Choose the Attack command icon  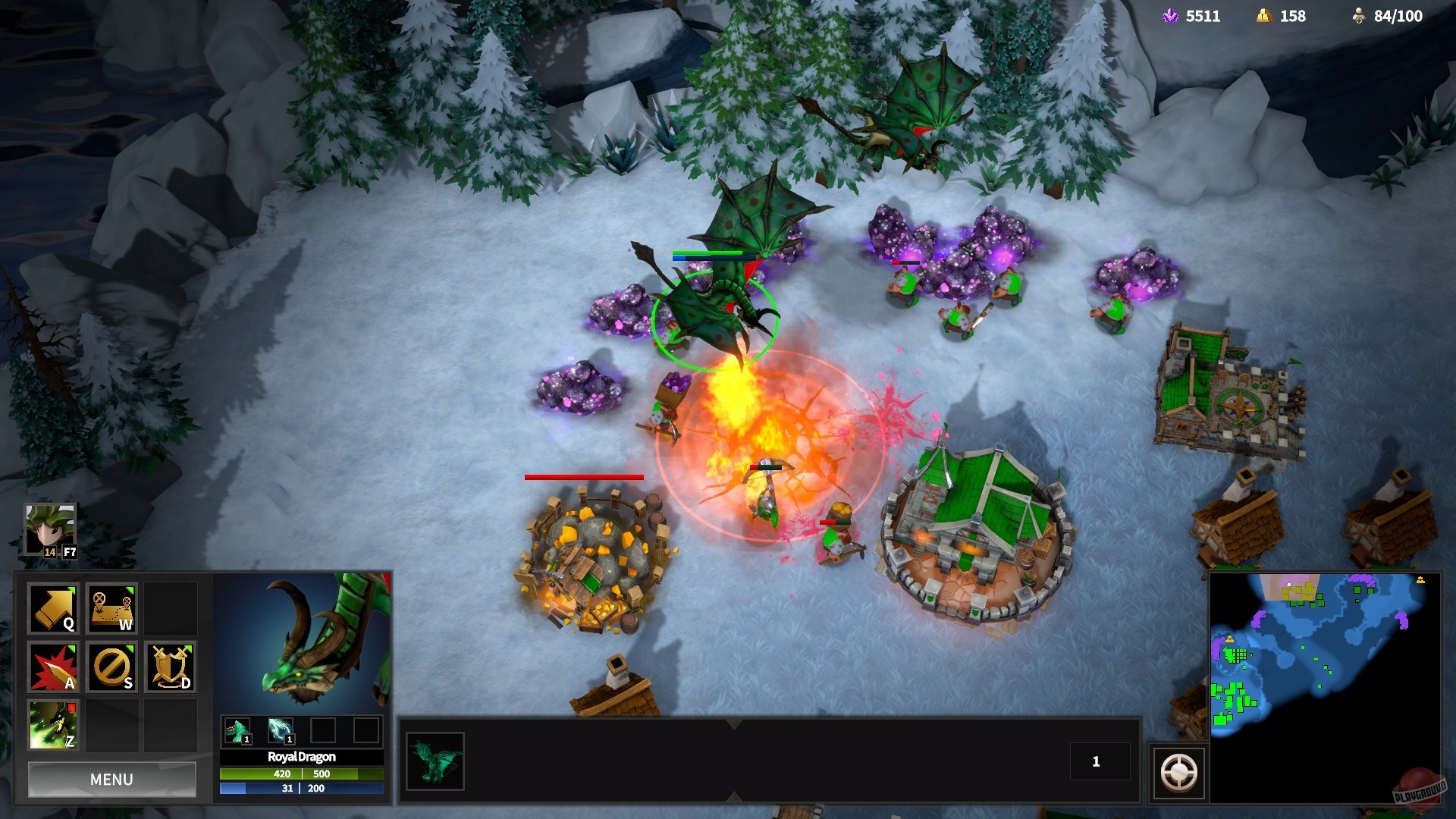pos(53,667)
